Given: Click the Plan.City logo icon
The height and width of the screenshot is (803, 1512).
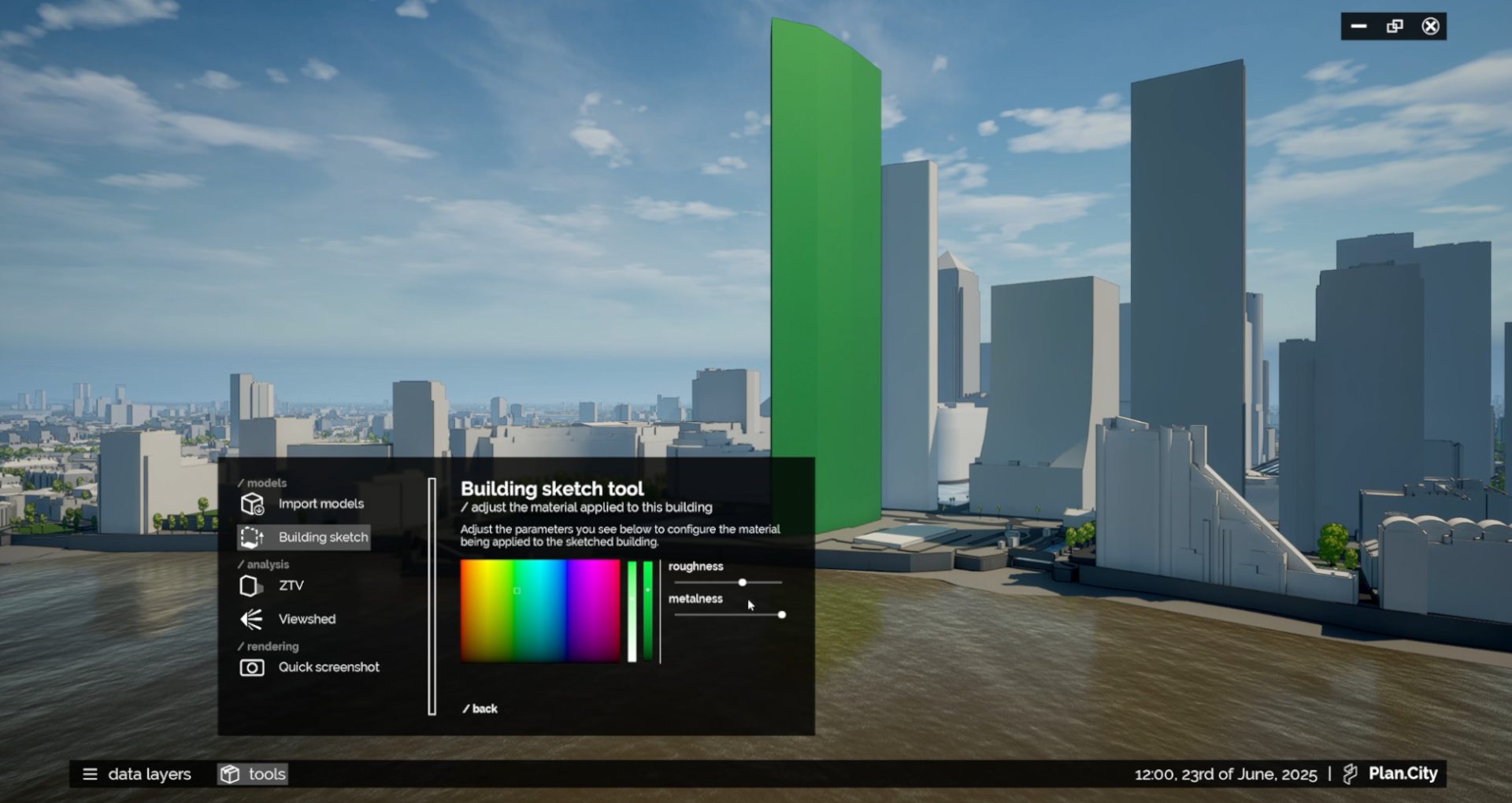Looking at the screenshot, I should pos(1348,773).
